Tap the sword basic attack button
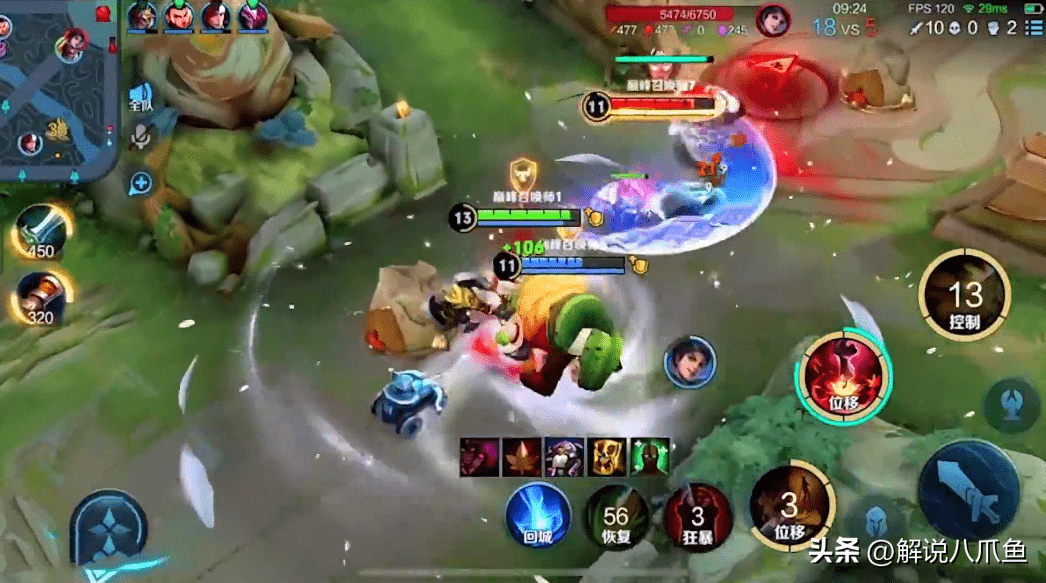Image resolution: width=1046 pixels, height=583 pixels. click(x=969, y=490)
